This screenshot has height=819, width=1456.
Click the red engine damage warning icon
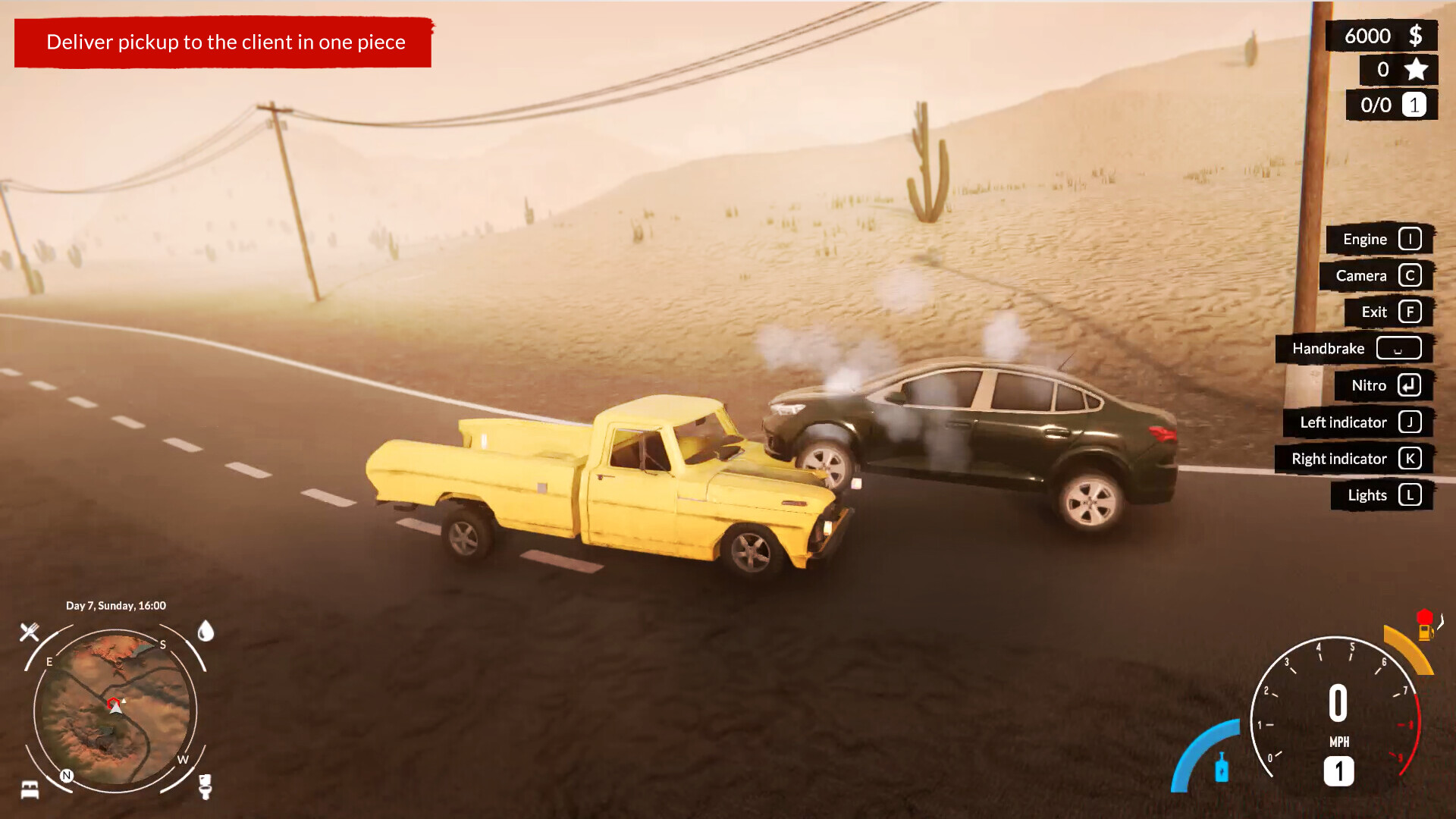[1425, 616]
